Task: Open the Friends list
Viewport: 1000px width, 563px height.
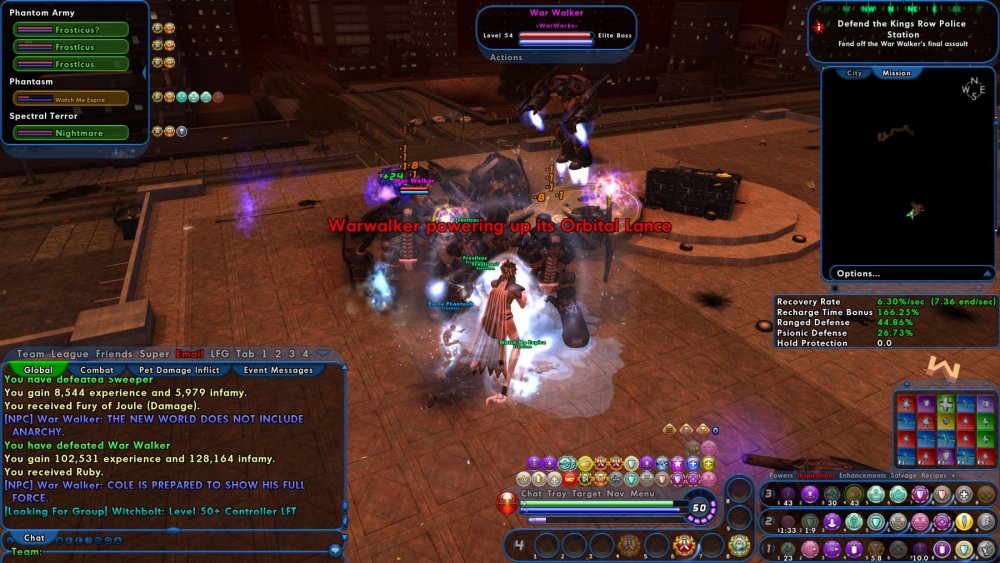Action: coord(114,353)
